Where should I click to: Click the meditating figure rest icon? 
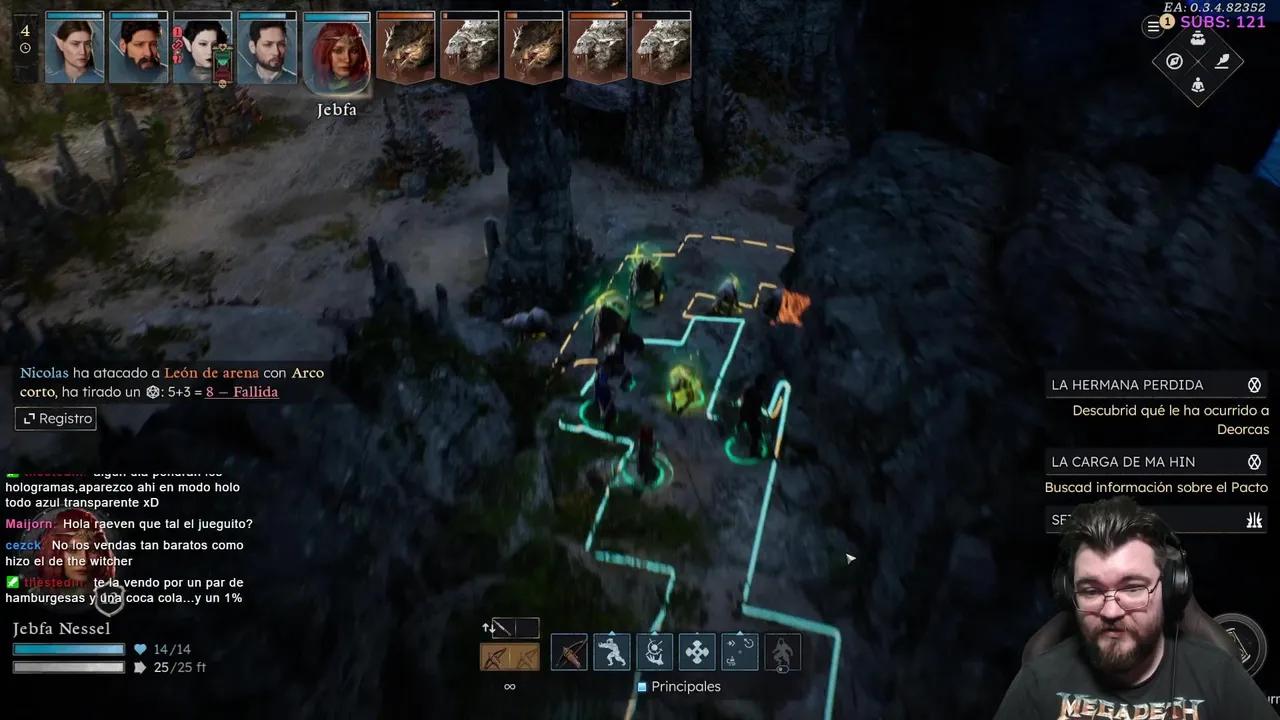tap(1198, 86)
